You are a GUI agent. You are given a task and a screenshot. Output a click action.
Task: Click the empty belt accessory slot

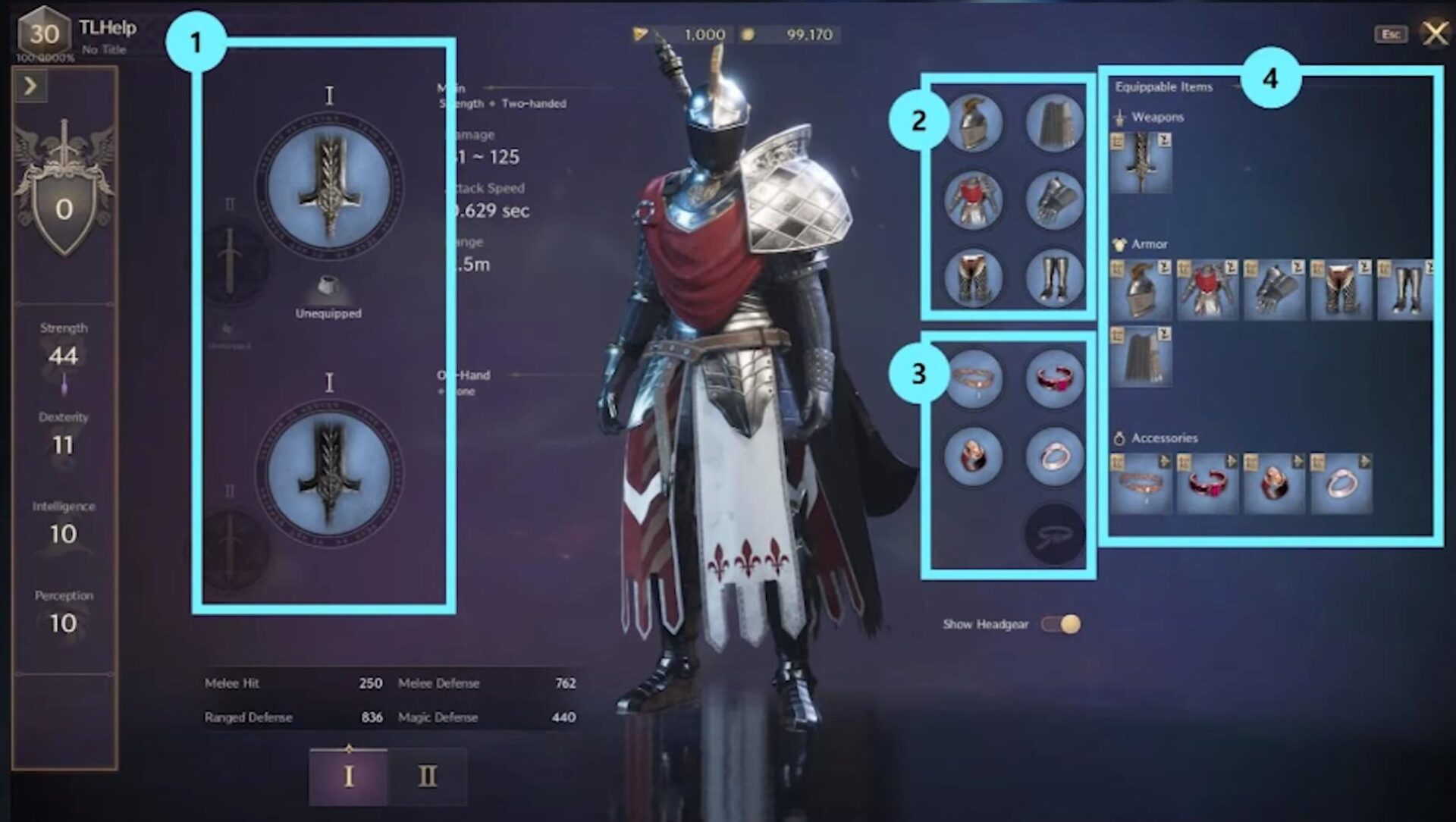[1054, 535]
